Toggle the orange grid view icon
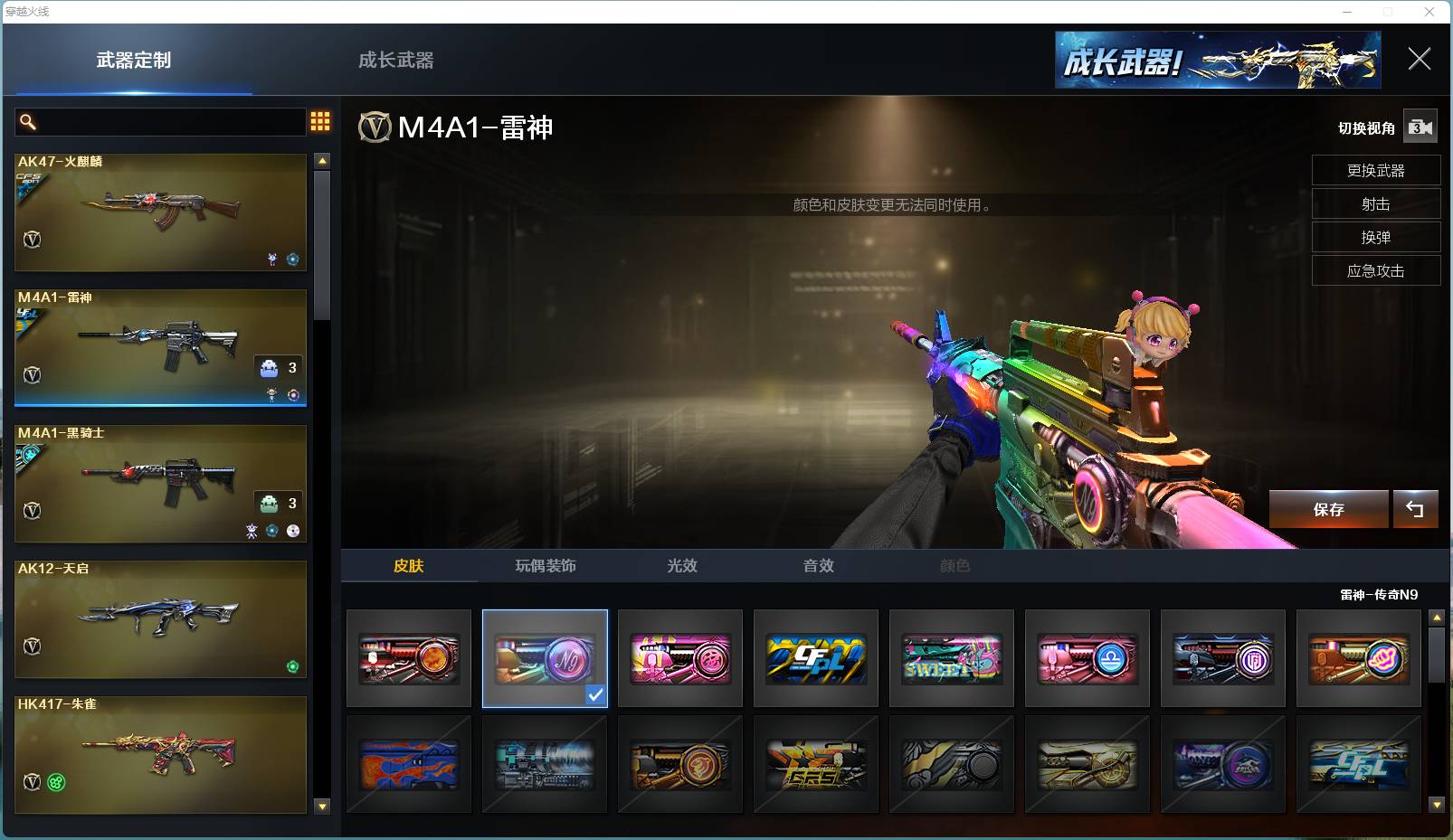 (x=320, y=121)
